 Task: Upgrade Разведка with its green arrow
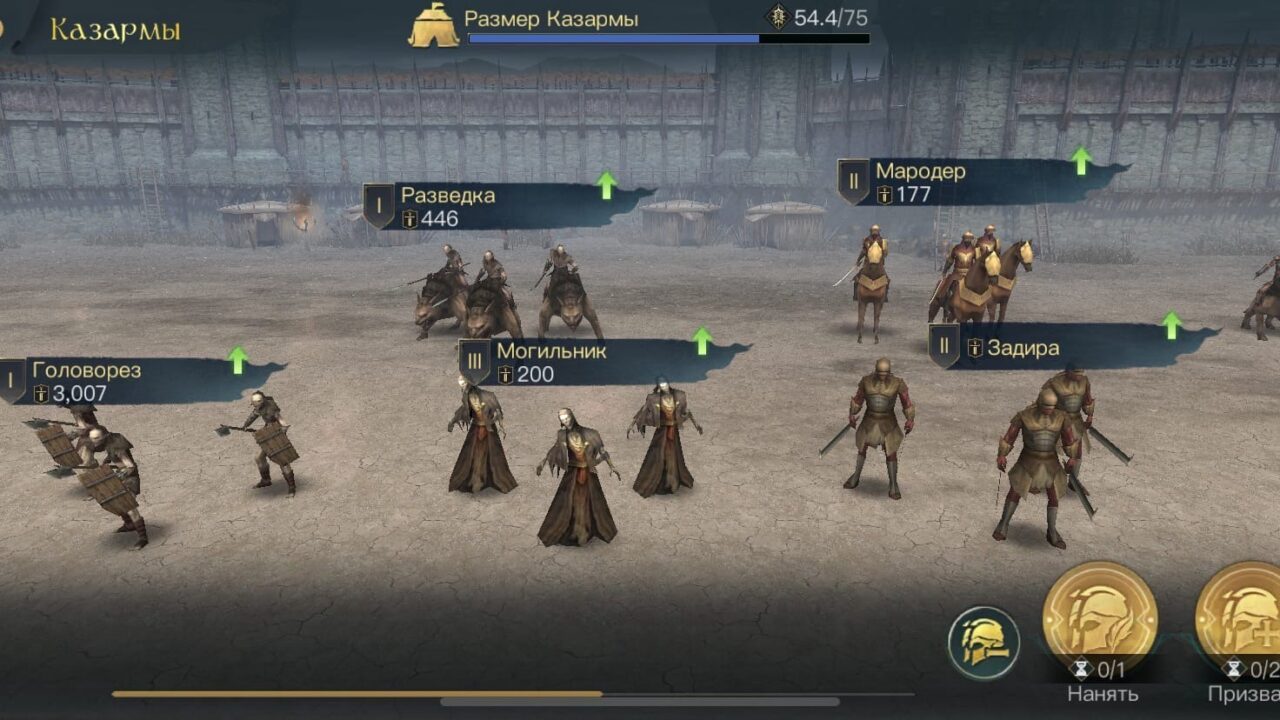(606, 184)
